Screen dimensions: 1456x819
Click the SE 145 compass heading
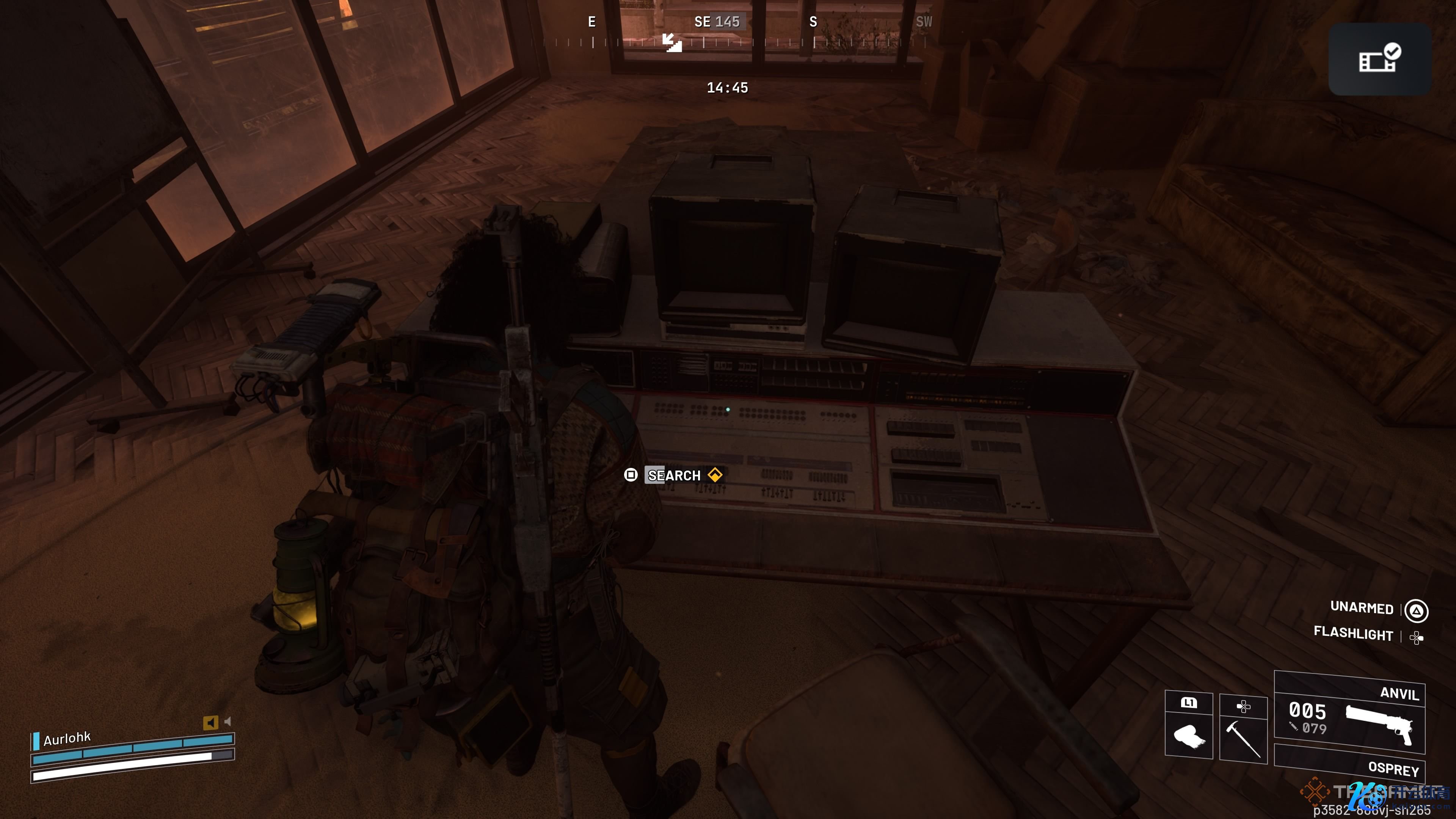click(x=717, y=22)
